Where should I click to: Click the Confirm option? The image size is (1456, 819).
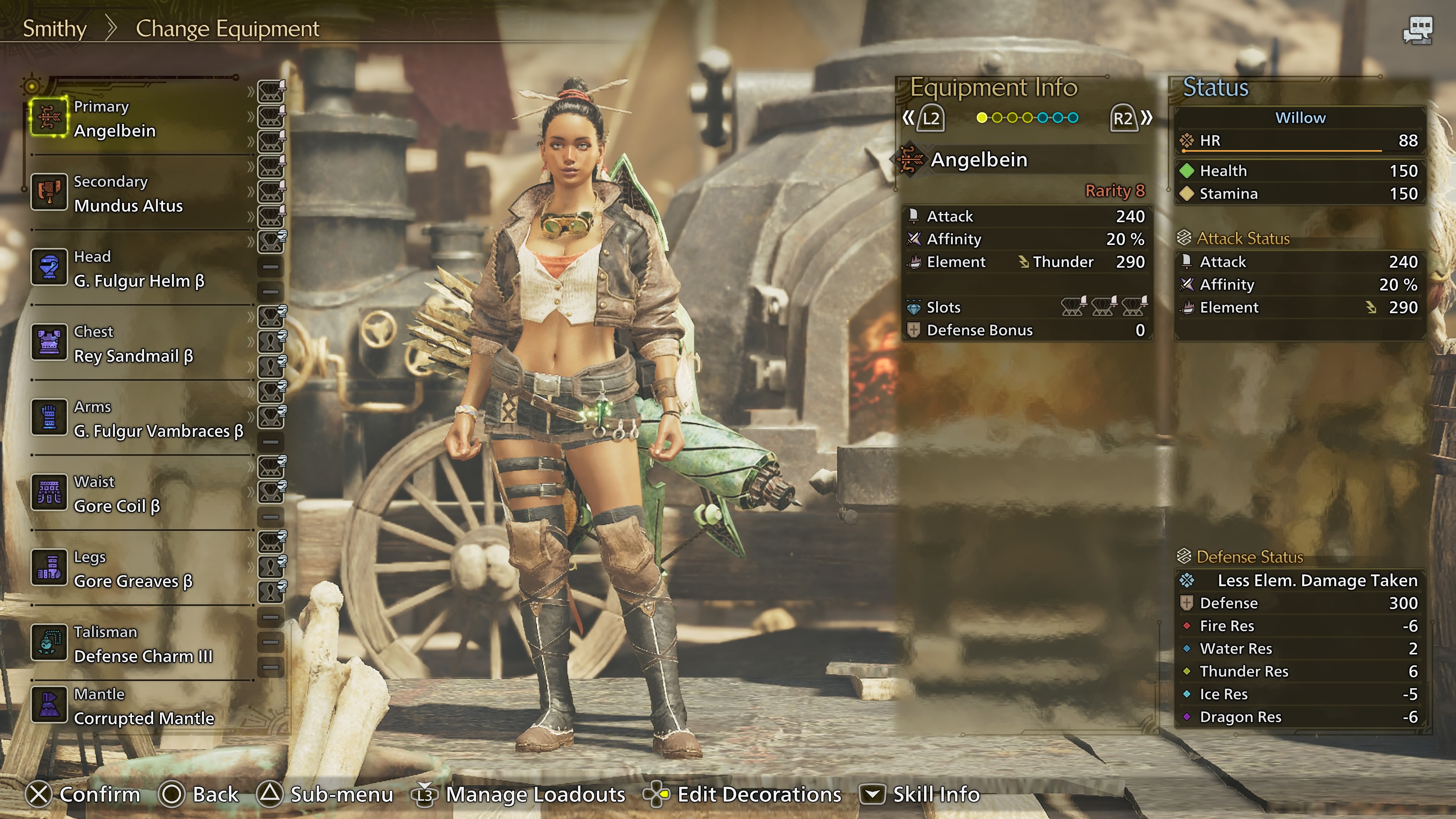83,794
